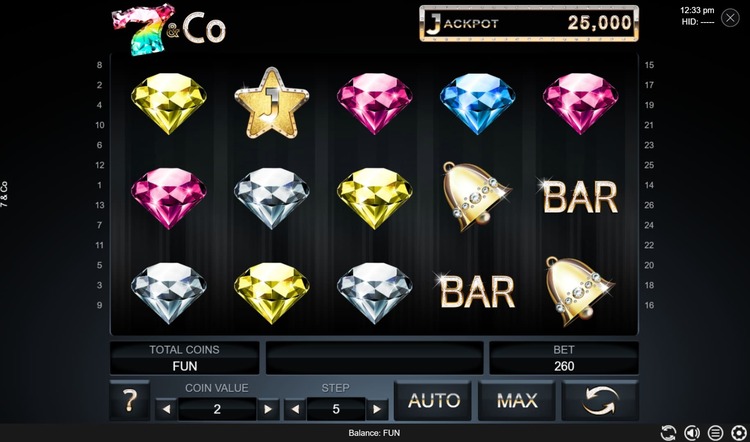Image resolution: width=750 pixels, height=442 pixels.
Task: Increase the coin value
Action: point(267,409)
